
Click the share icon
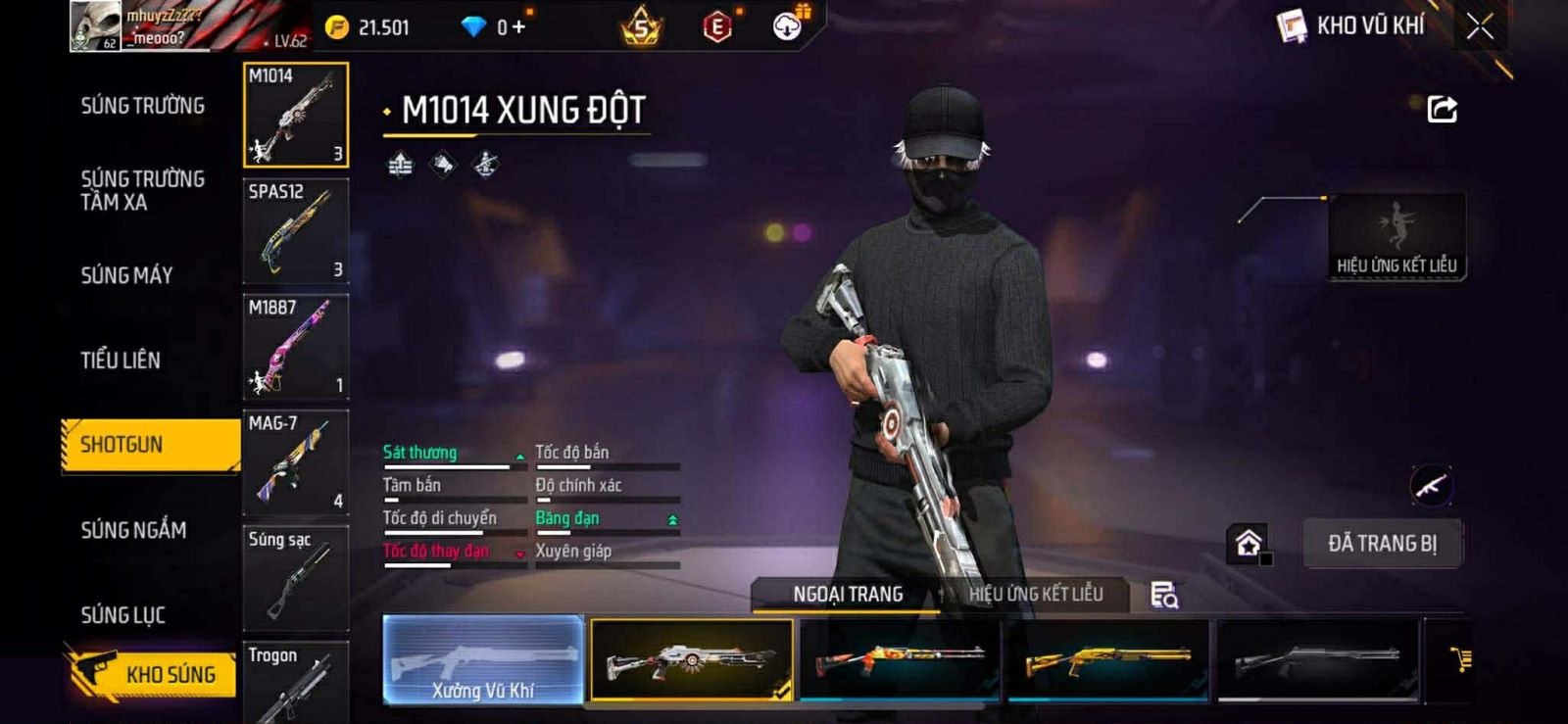point(1442,109)
